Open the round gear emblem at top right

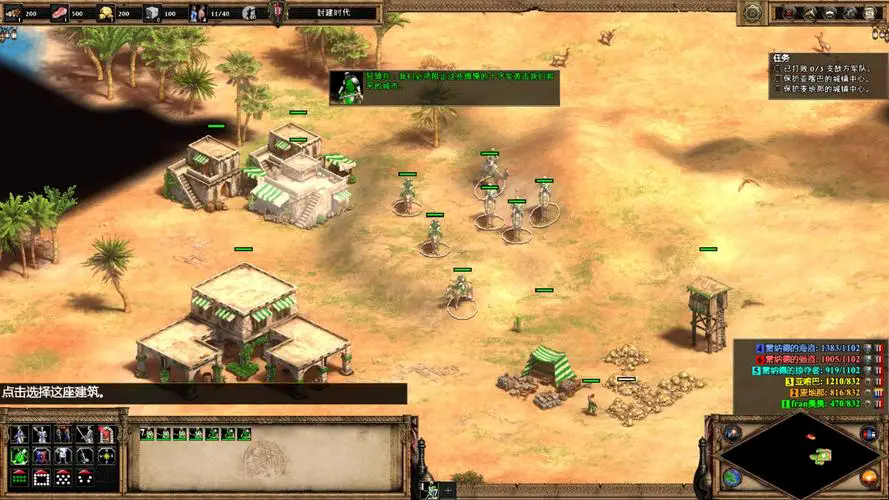pyautogui.click(x=752, y=12)
